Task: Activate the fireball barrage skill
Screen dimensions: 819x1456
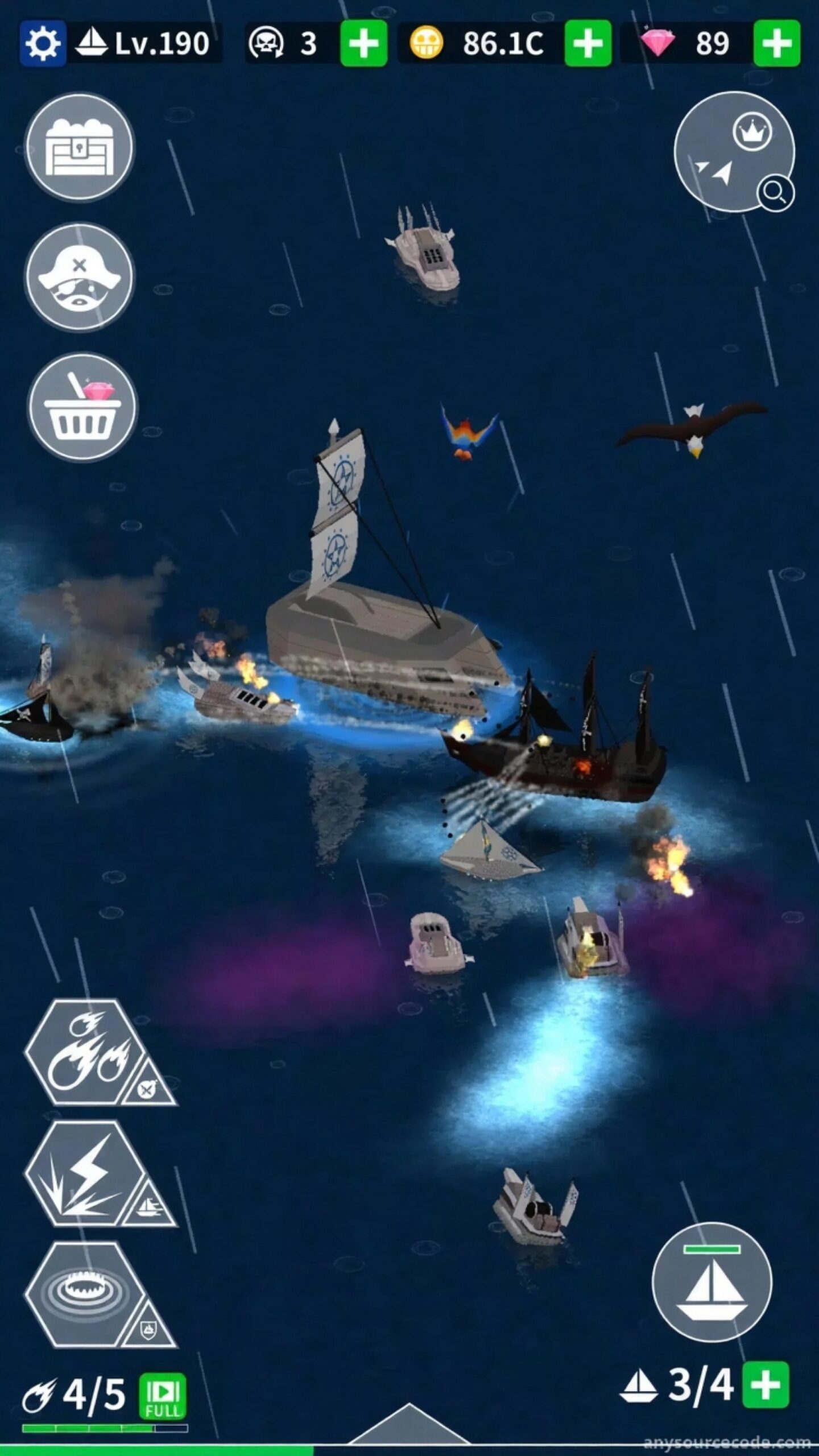Action: point(85,1051)
